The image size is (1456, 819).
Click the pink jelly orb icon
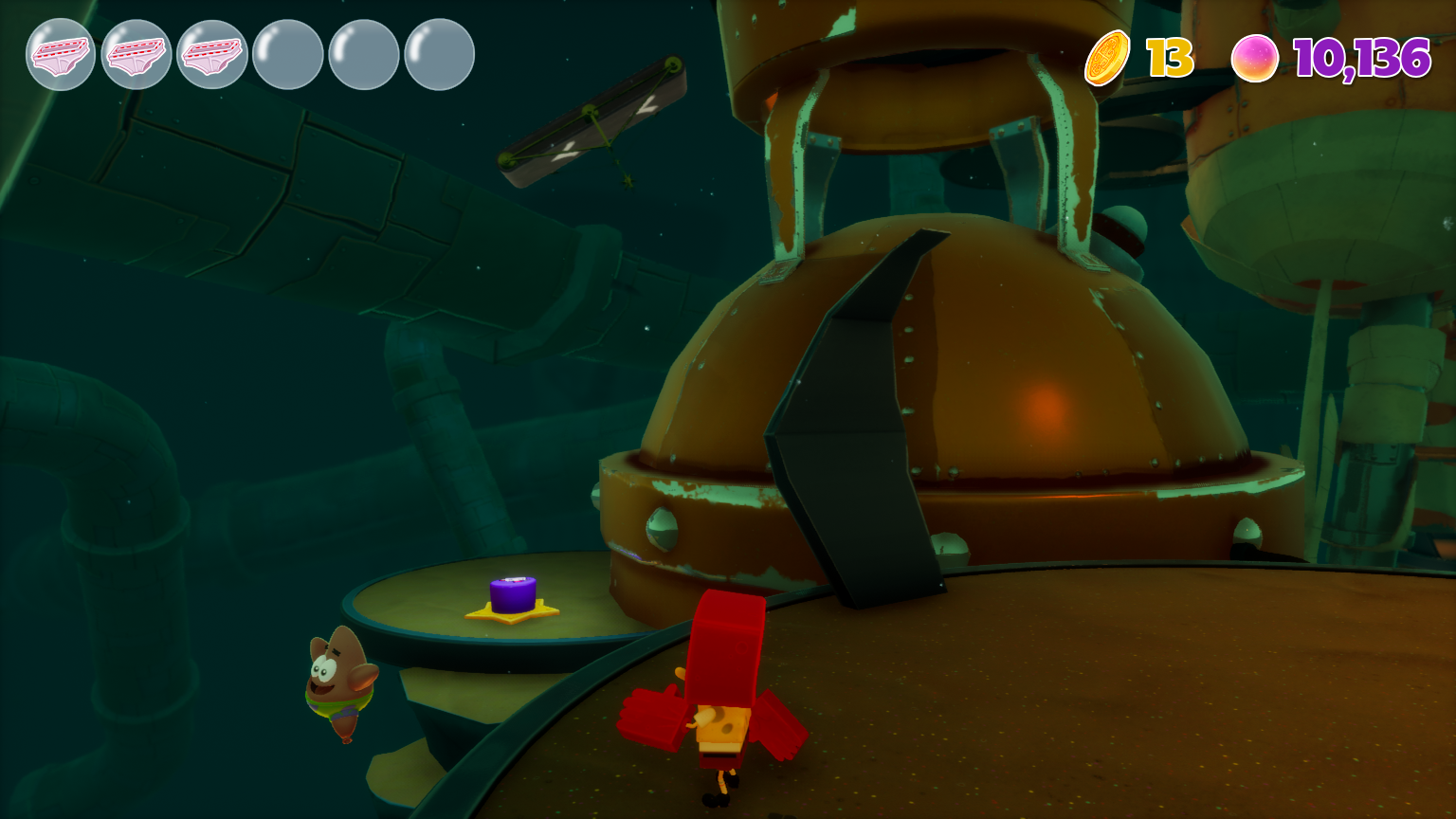[1254, 58]
